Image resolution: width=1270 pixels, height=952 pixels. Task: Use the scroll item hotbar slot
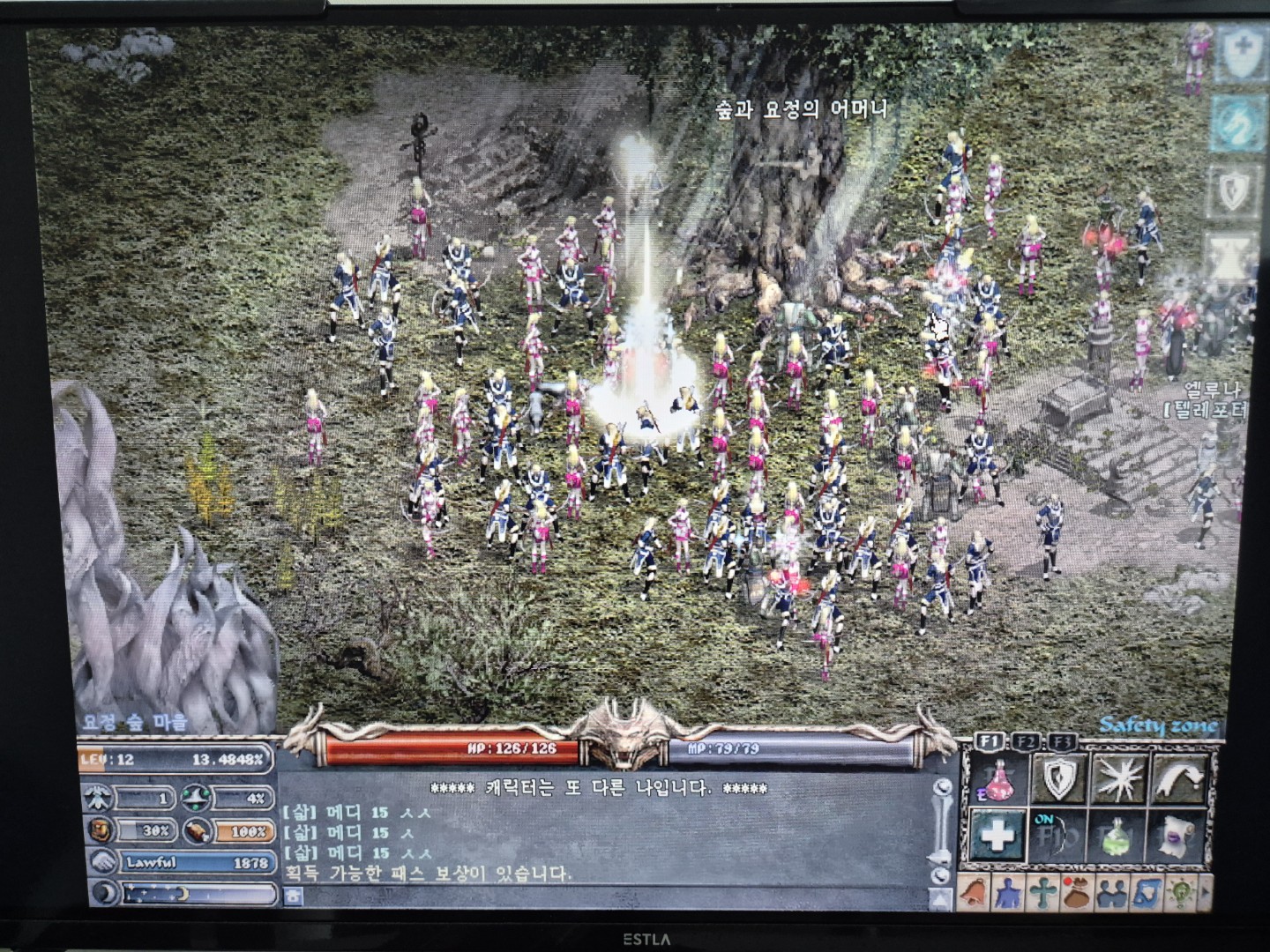pos(1179,836)
